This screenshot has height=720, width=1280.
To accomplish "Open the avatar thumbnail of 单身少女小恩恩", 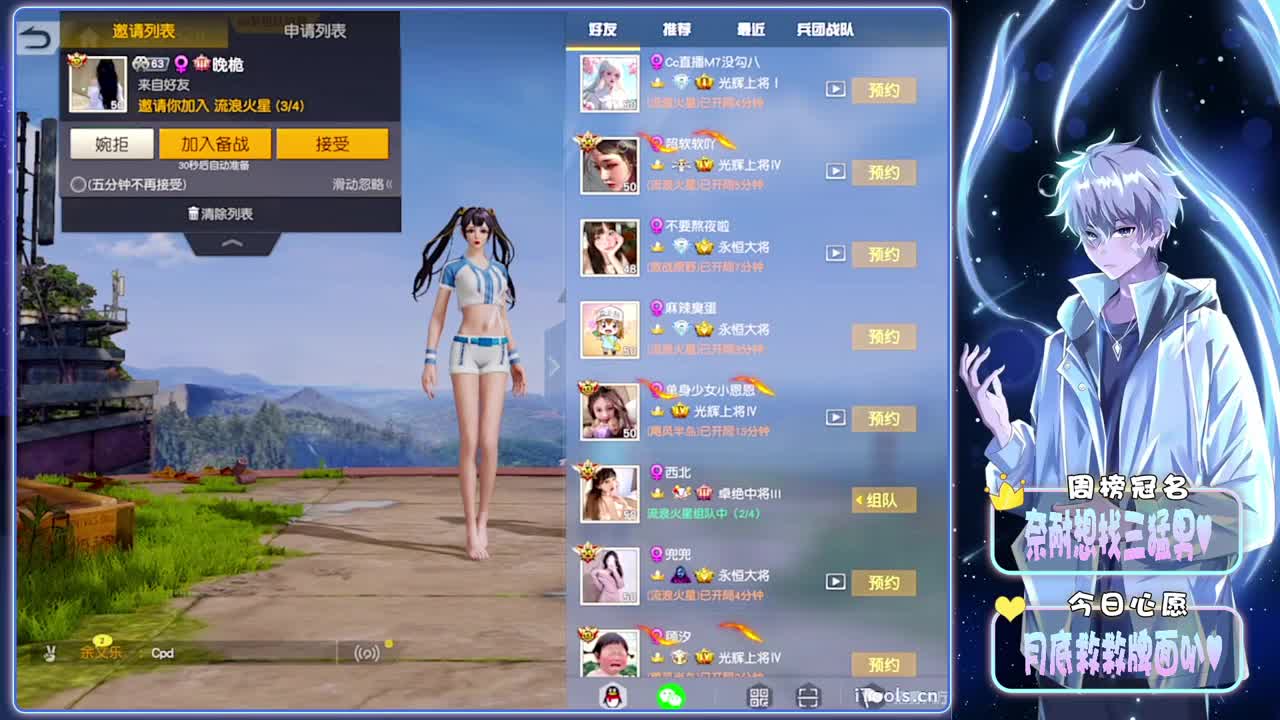I will click(x=610, y=410).
